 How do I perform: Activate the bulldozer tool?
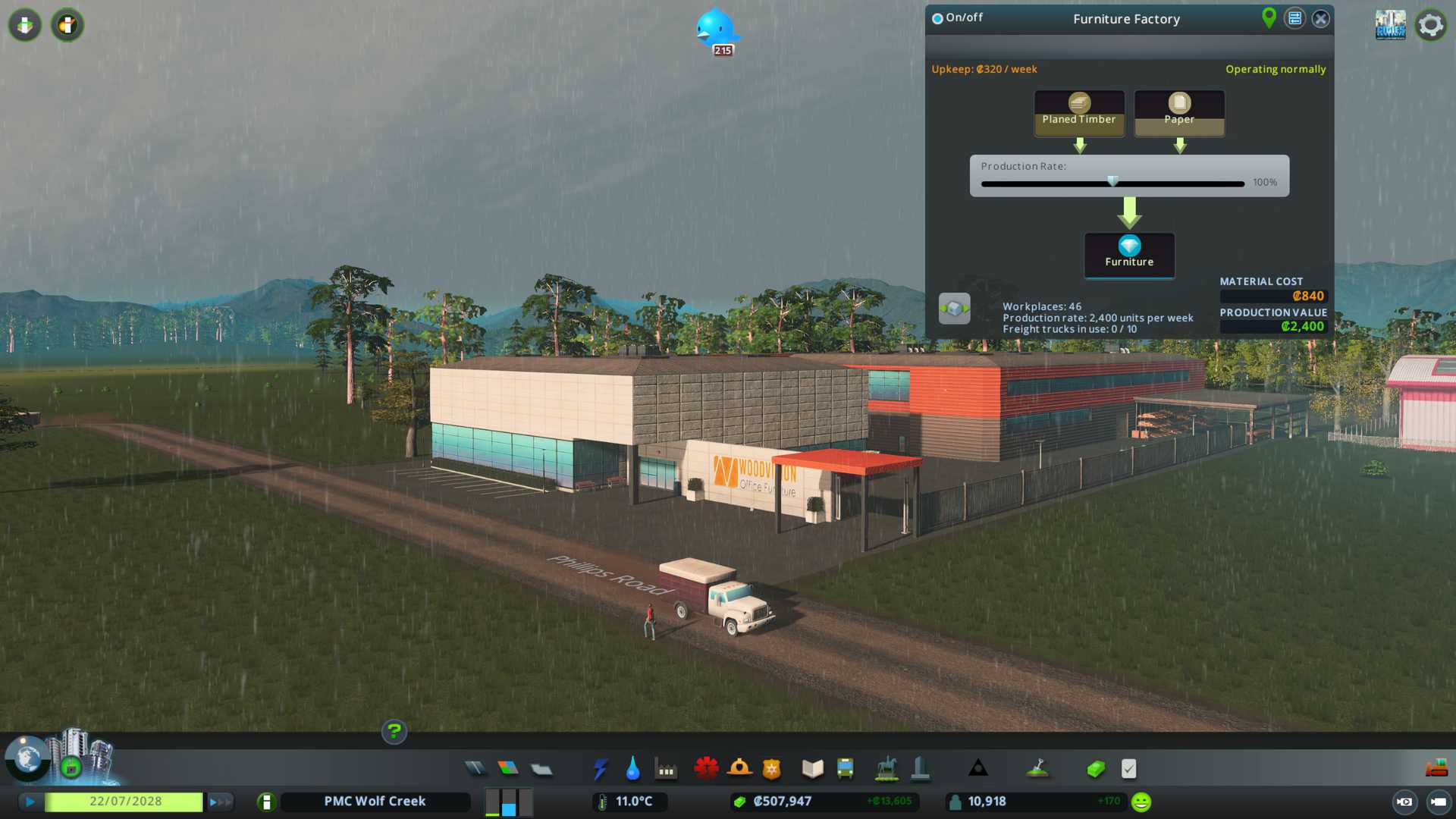1436,769
